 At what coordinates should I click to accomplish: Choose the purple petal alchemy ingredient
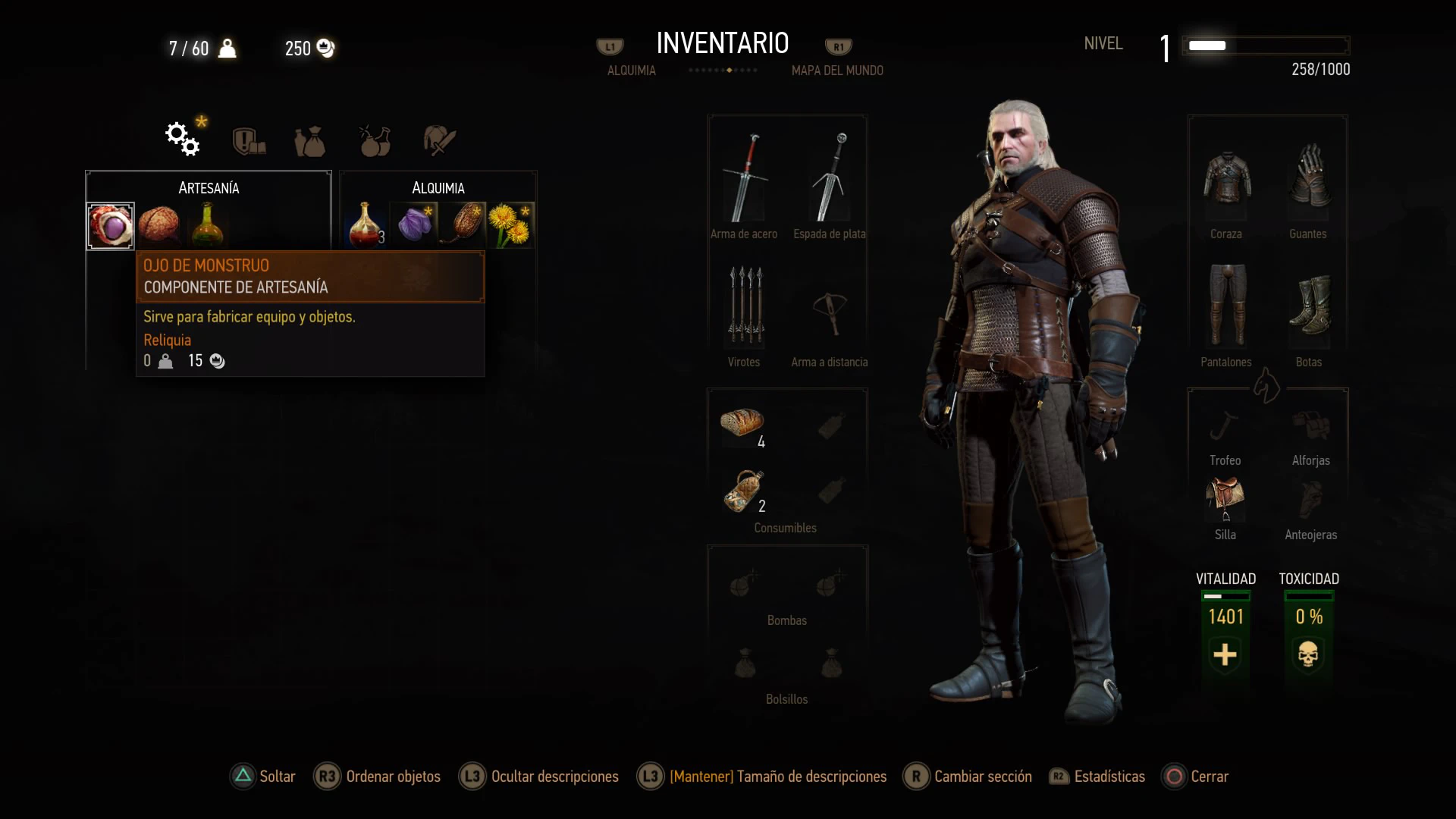point(414,225)
